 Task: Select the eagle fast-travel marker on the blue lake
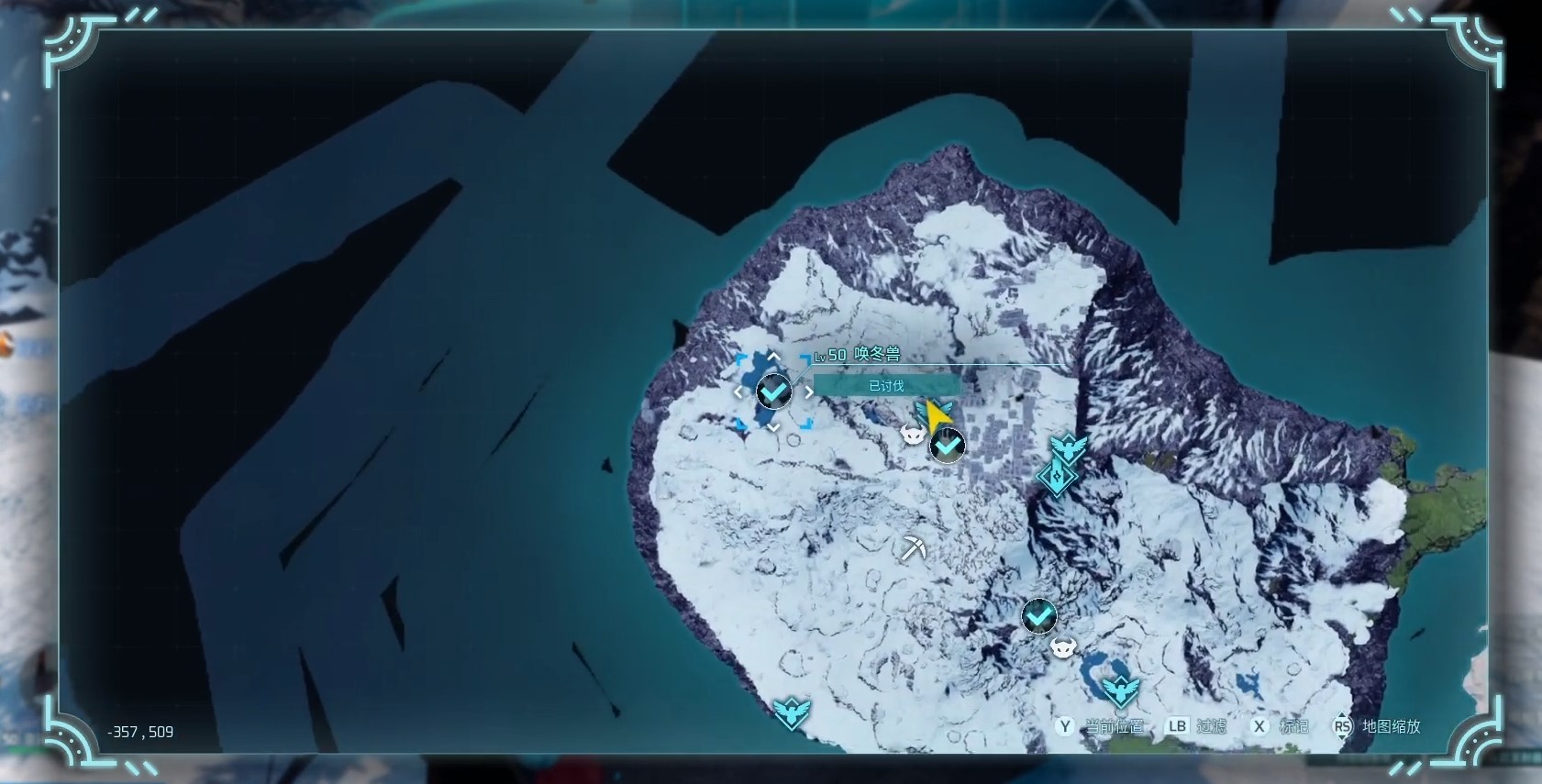(1120, 690)
